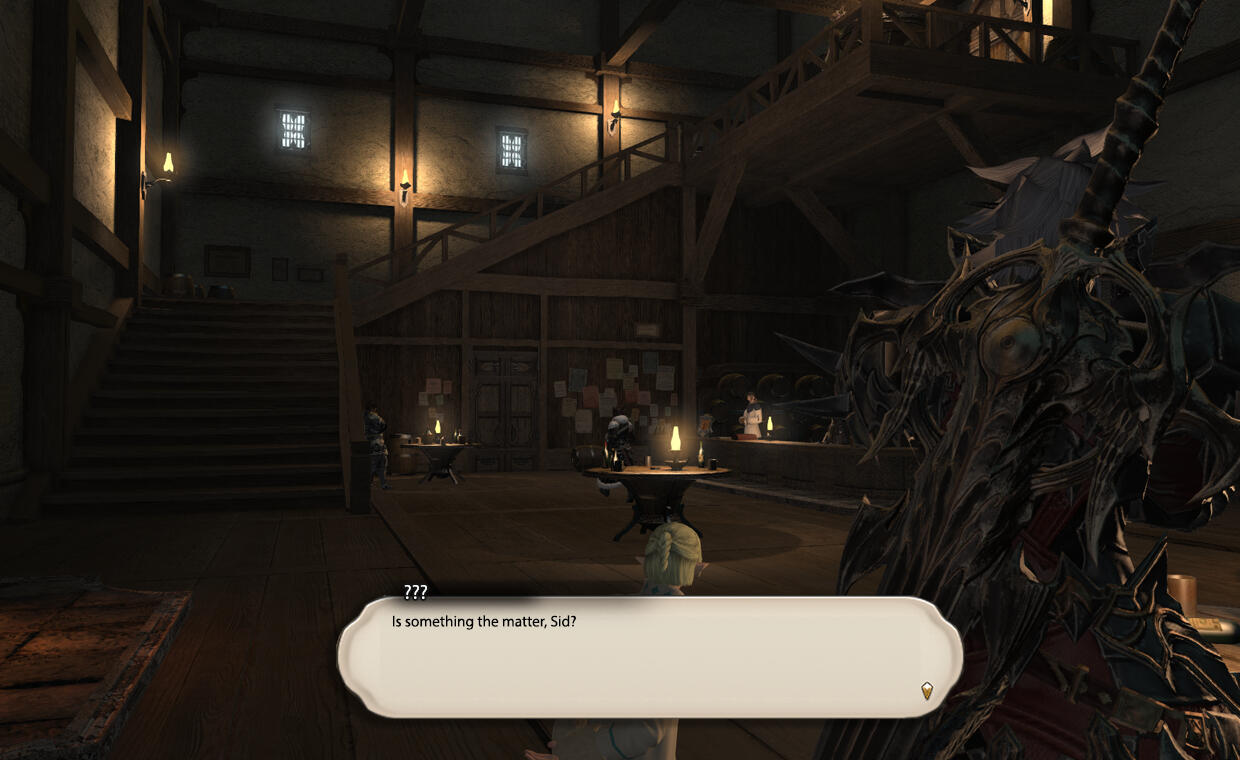Viewport: 1240px width, 760px height.
Task: Advance dialogue with the arrow indicator
Action: 927,690
